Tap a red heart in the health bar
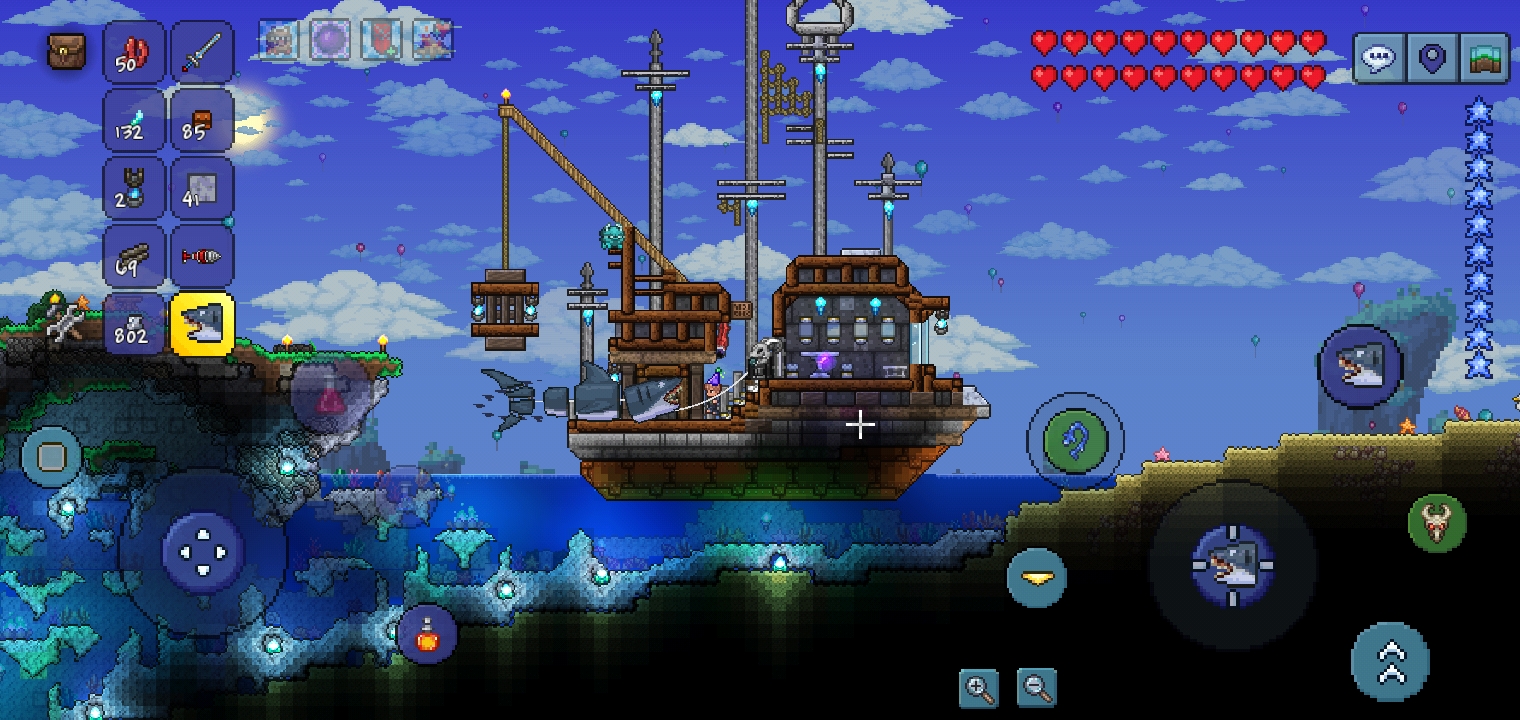Screen dimensions: 1520x720 click(1046, 41)
